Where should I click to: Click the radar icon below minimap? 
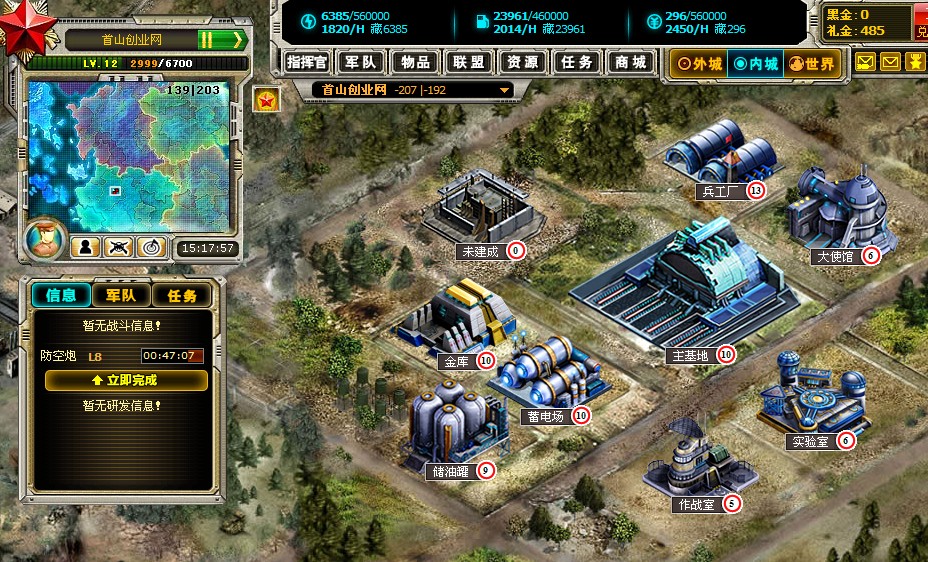(x=151, y=246)
